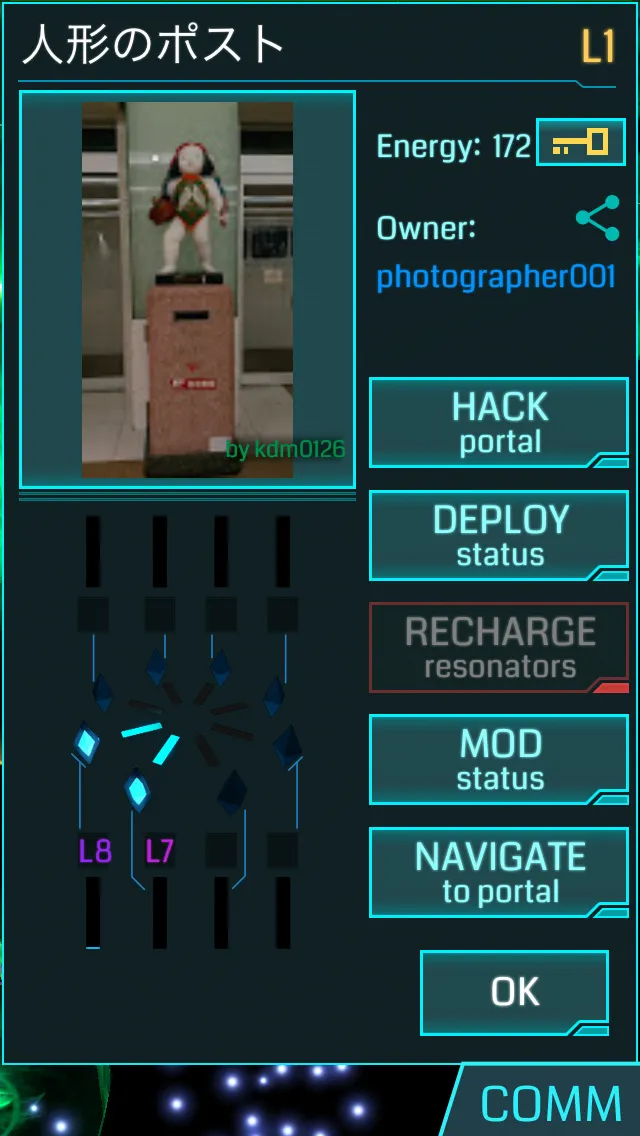Open the COMM panel

click(550, 1104)
